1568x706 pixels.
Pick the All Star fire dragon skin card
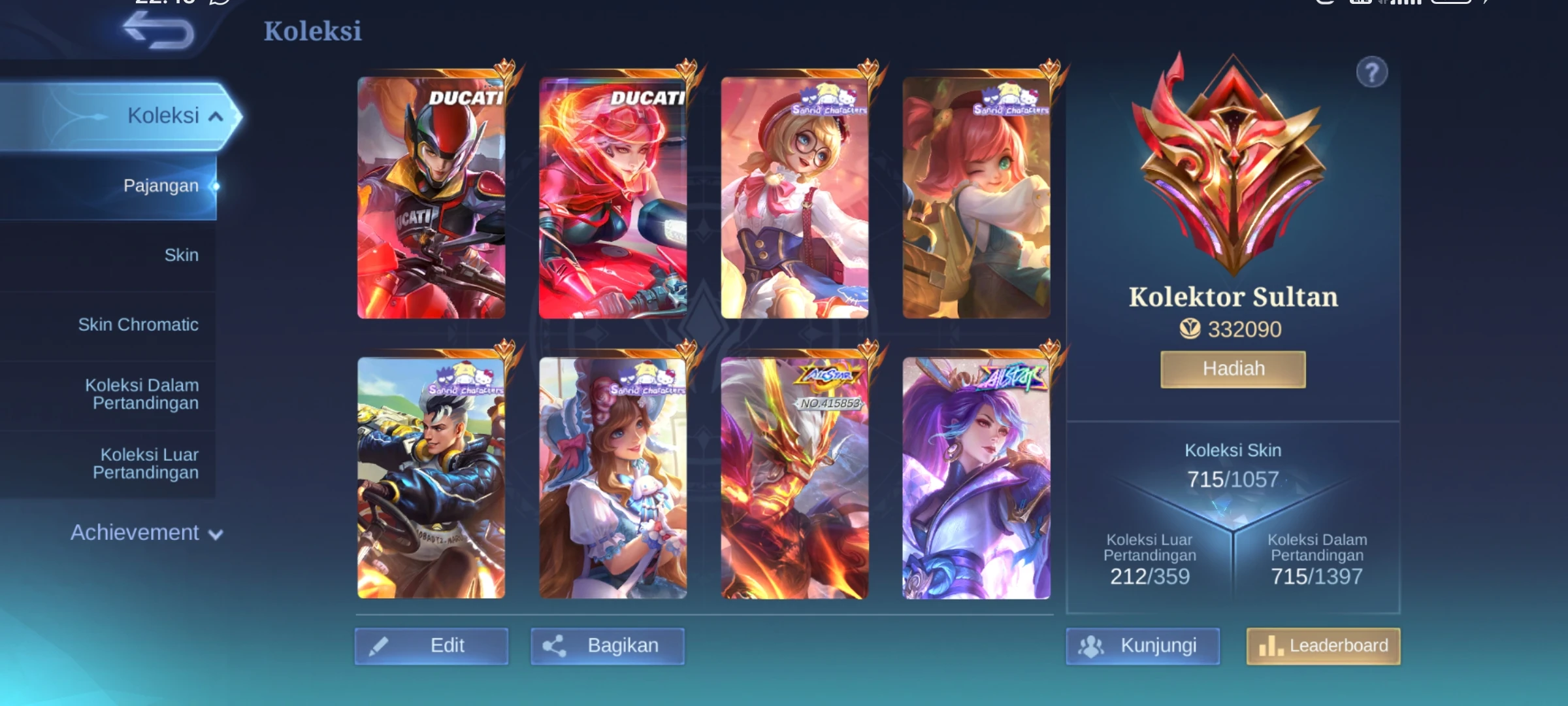[794, 478]
